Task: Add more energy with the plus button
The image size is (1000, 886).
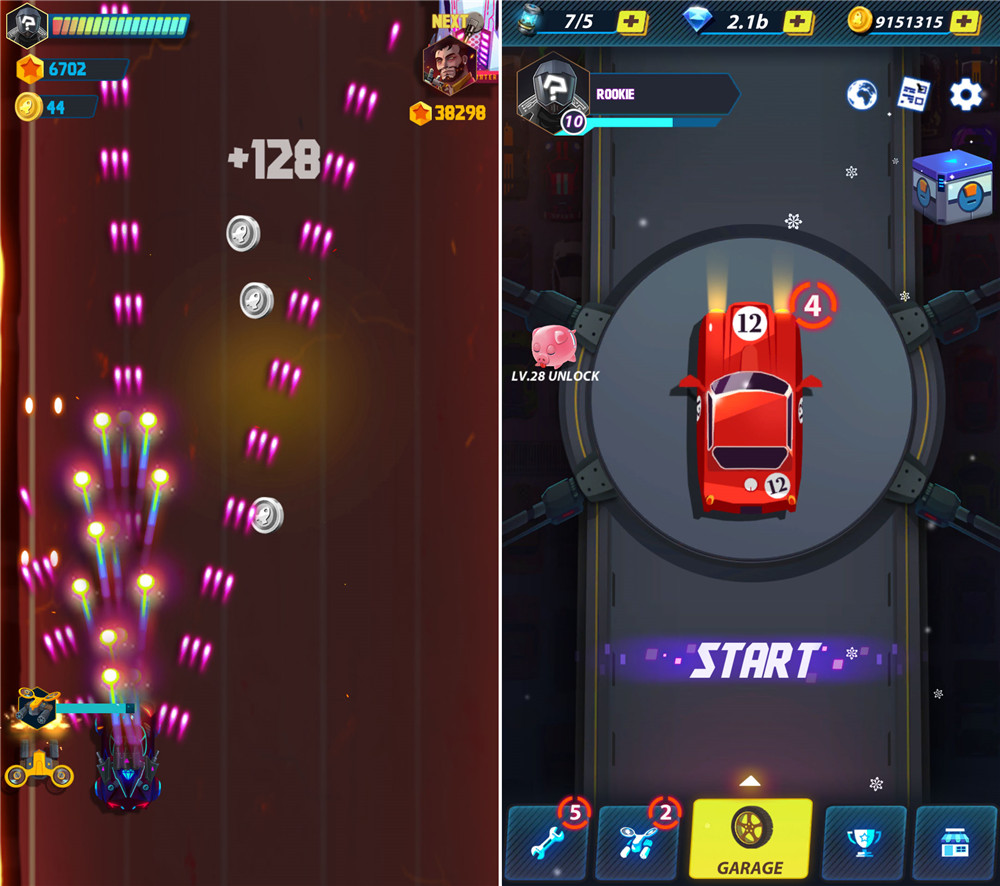Action: (632, 21)
